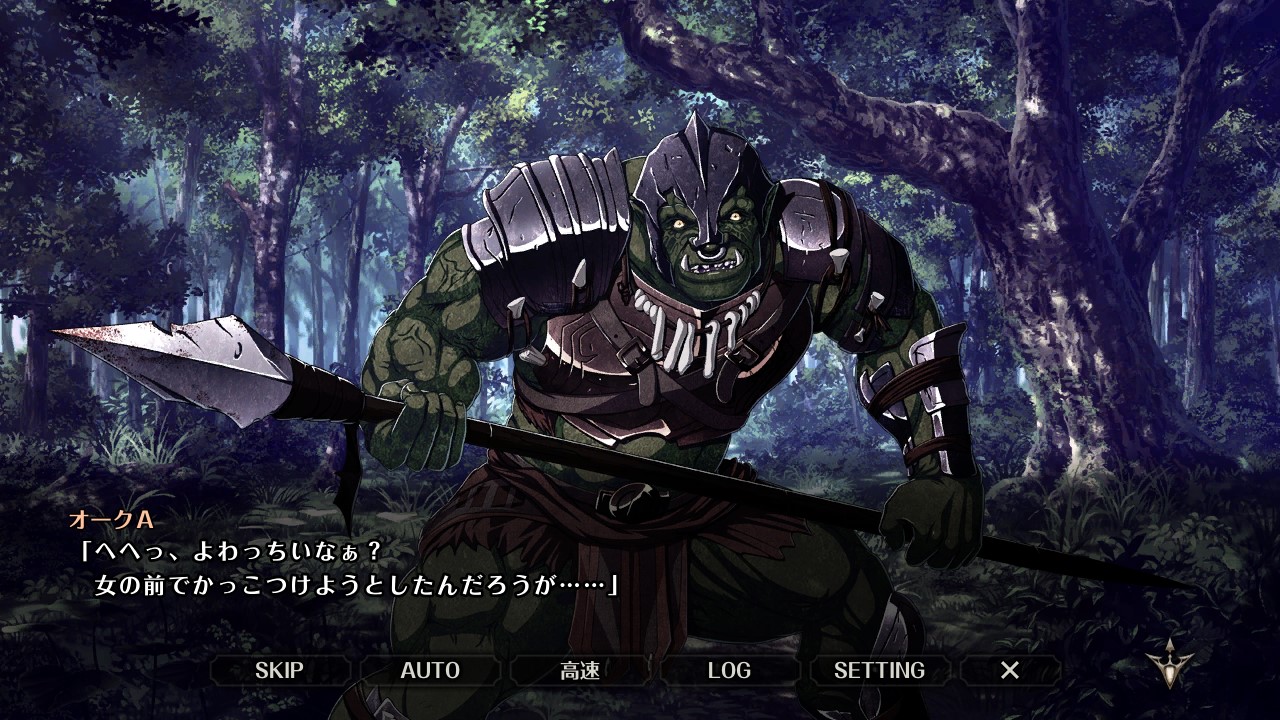The height and width of the screenshot is (720, 1280).
Task: Enable AUTO text advance
Action: click(430, 670)
